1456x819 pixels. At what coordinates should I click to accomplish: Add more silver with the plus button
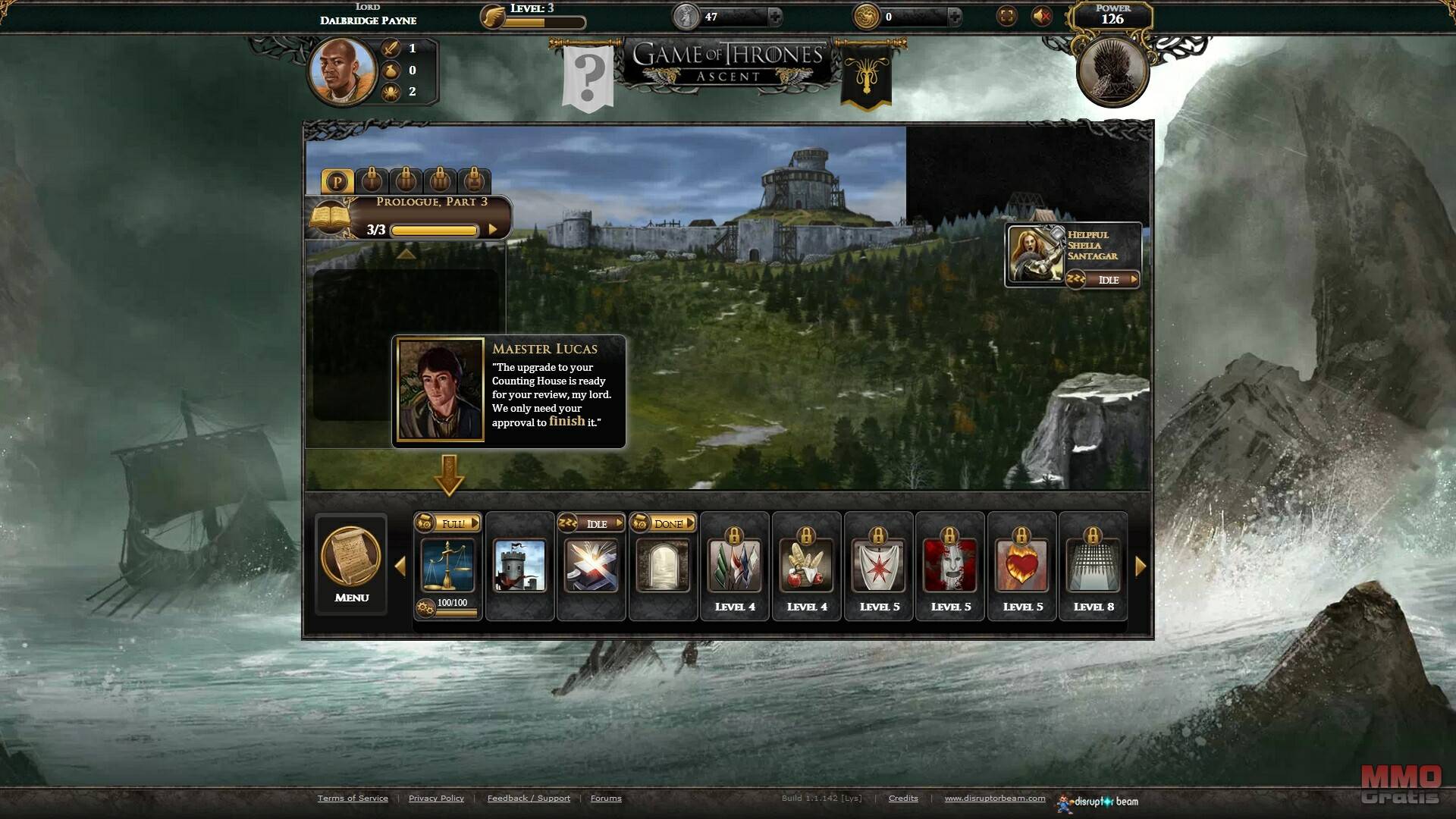click(774, 17)
